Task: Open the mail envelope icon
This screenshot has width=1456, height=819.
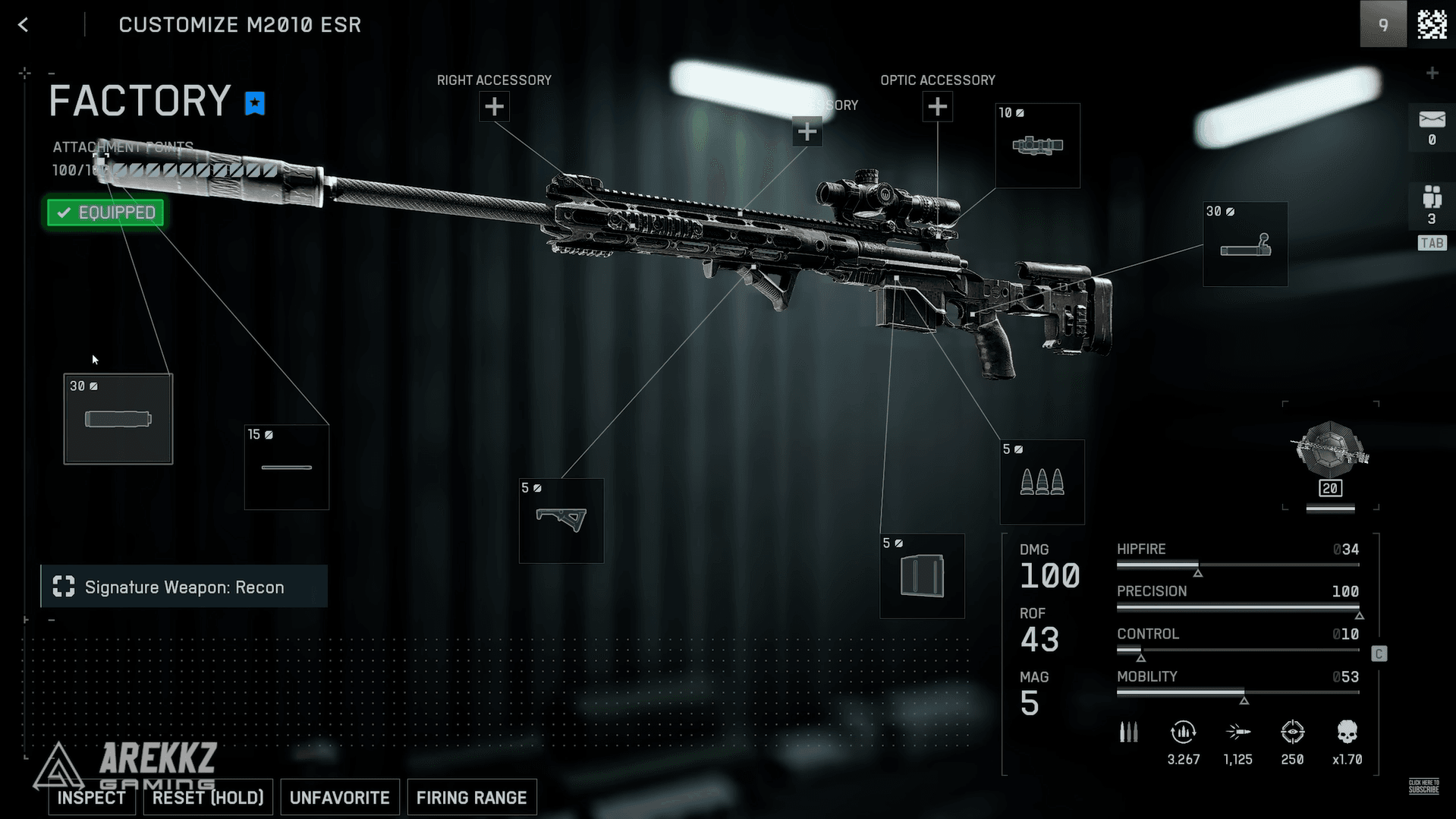Action: 1432,121
